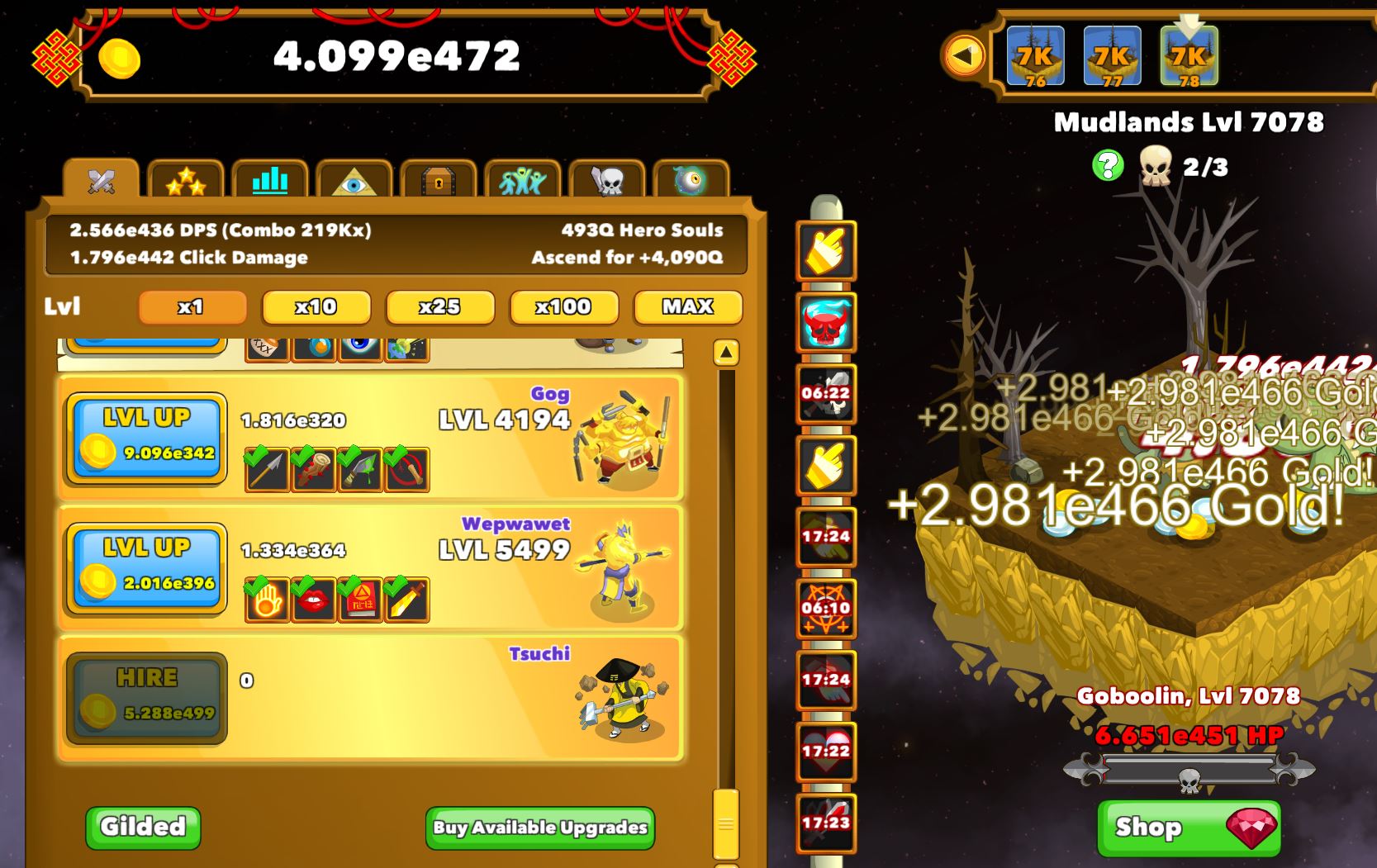Open the Shop with the ruby
Screen dimensions: 1377x868
click(x=1189, y=828)
